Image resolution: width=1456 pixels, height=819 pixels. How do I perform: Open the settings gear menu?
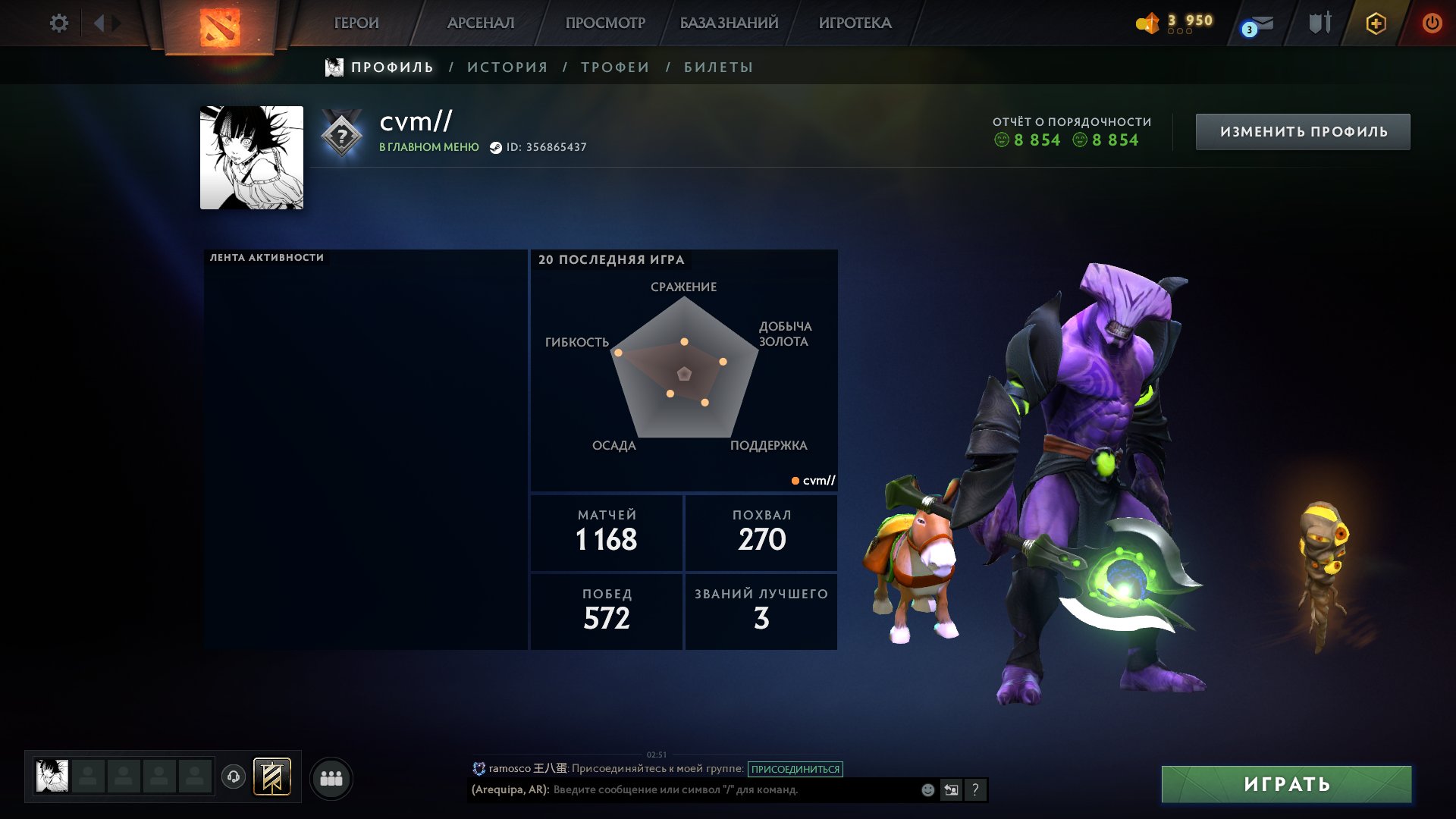coord(59,23)
